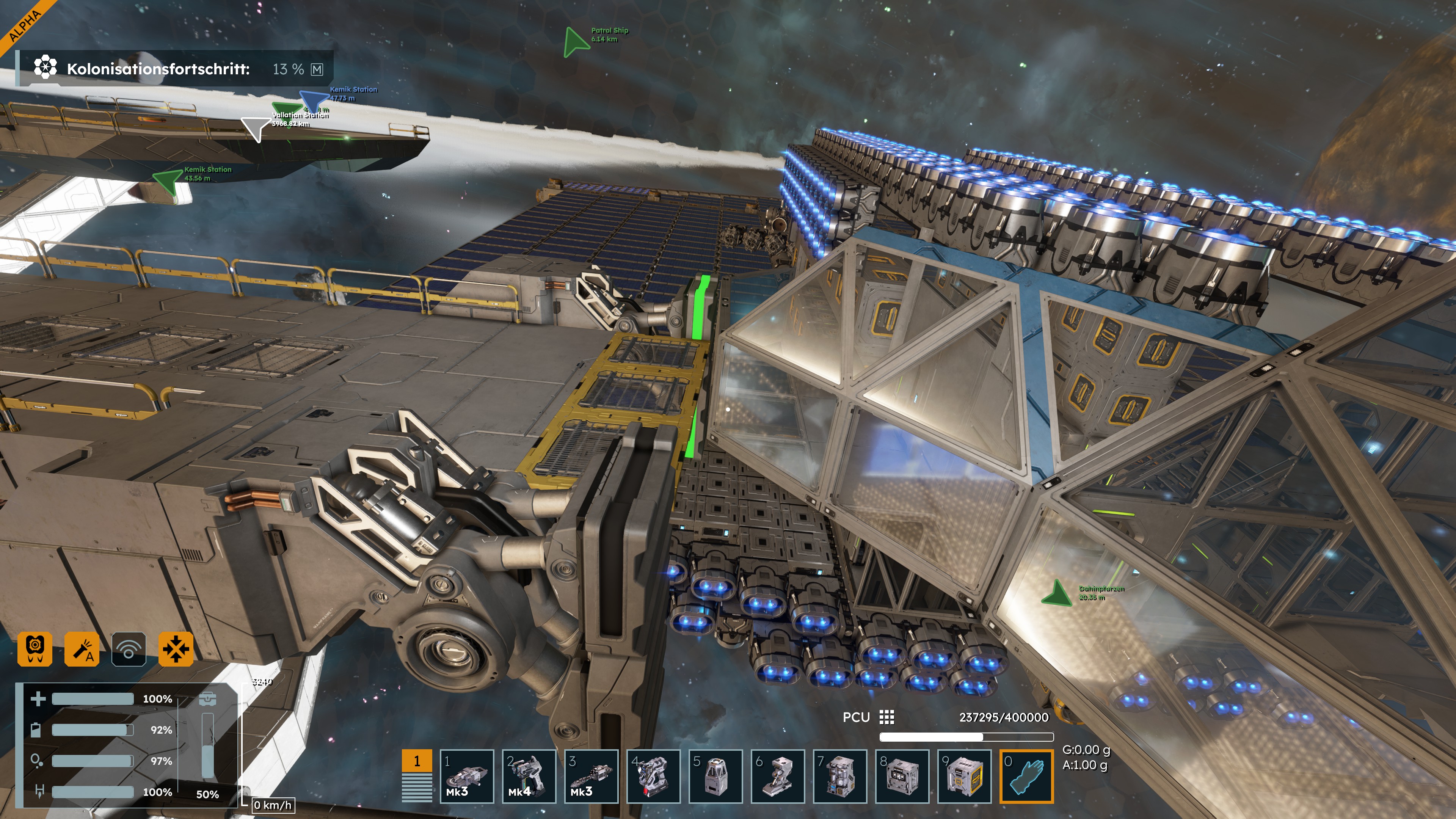Click the orange toolbar page 1 indicator

417,761
